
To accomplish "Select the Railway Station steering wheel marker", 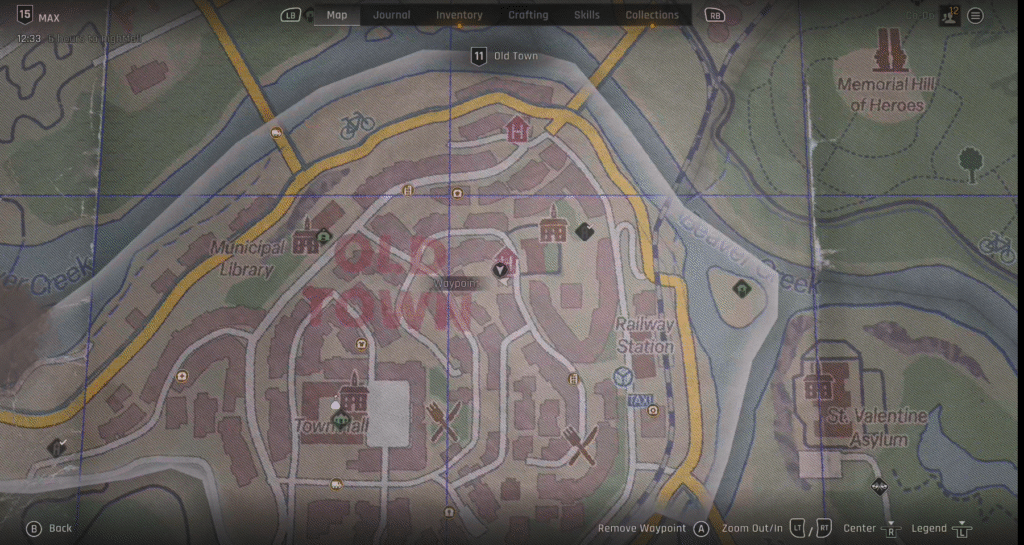I will coord(624,377).
